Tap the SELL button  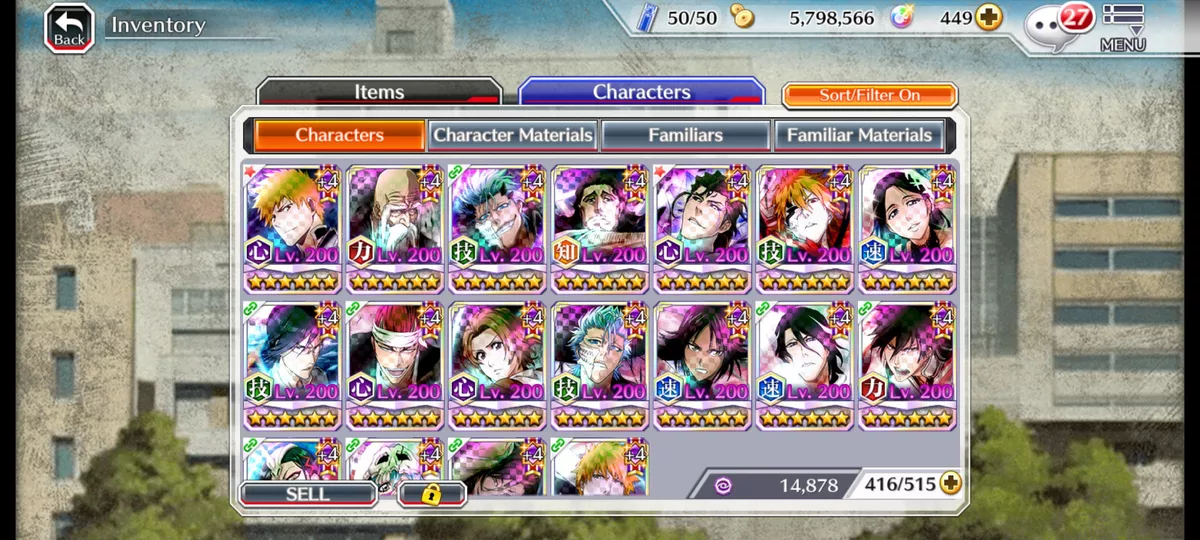307,494
